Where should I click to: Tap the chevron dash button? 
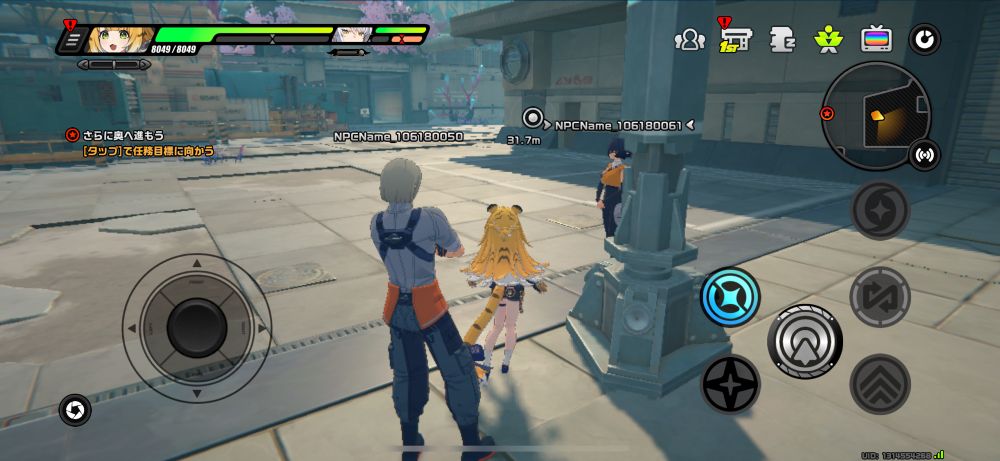click(x=880, y=384)
